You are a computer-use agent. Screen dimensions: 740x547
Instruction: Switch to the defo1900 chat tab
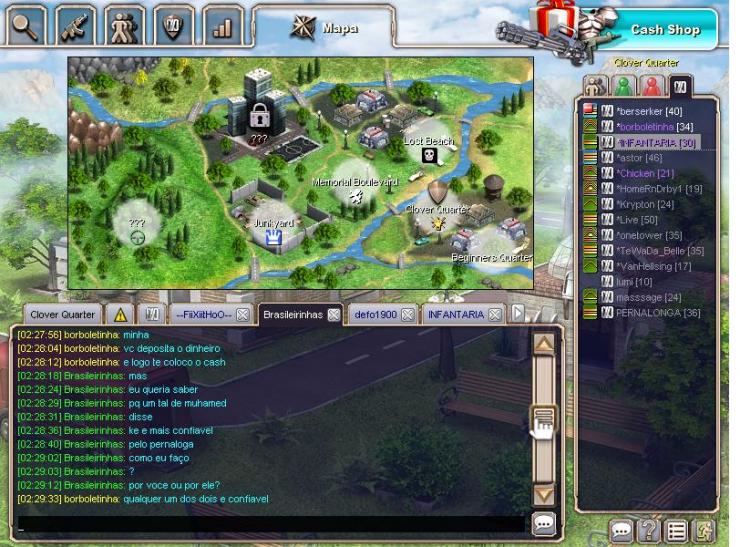click(374, 314)
